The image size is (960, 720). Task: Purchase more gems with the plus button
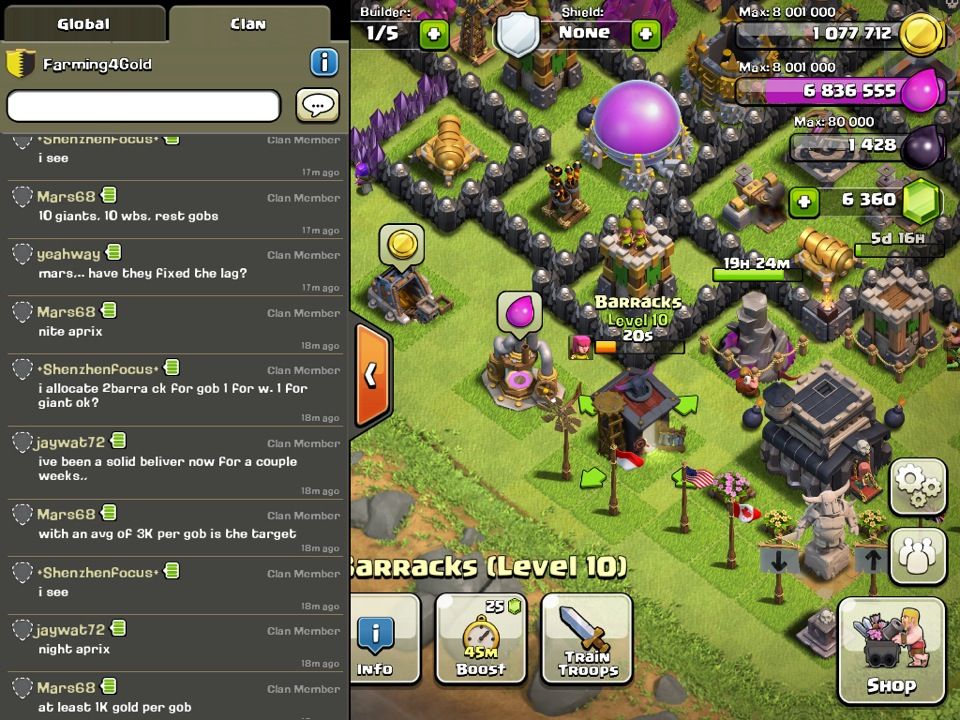tap(803, 202)
